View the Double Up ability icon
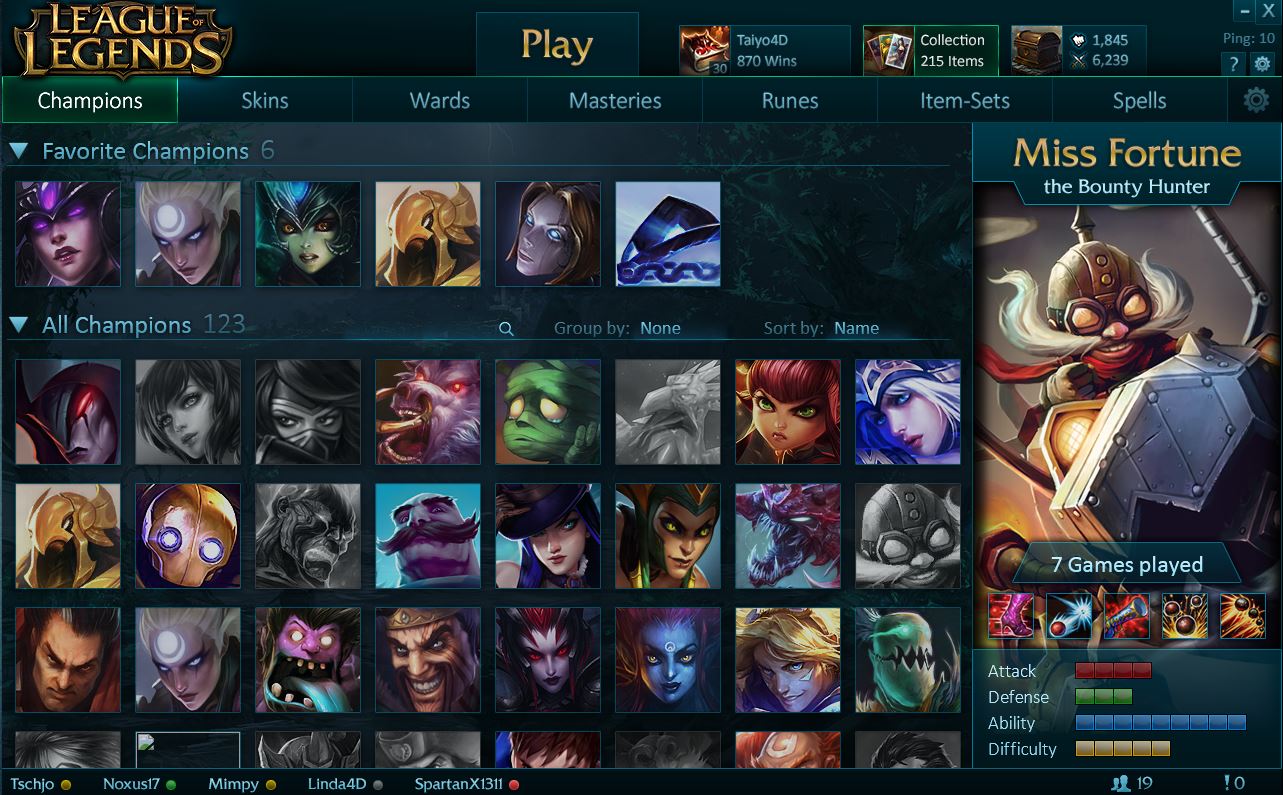This screenshot has width=1283, height=795. (1069, 615)
